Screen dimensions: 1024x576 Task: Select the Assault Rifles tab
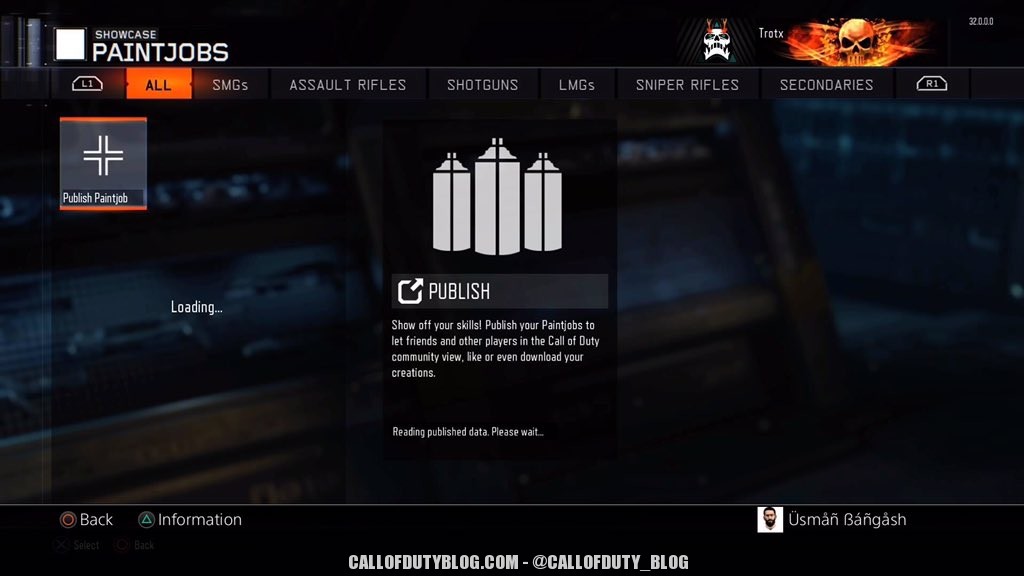coord(348,85)
